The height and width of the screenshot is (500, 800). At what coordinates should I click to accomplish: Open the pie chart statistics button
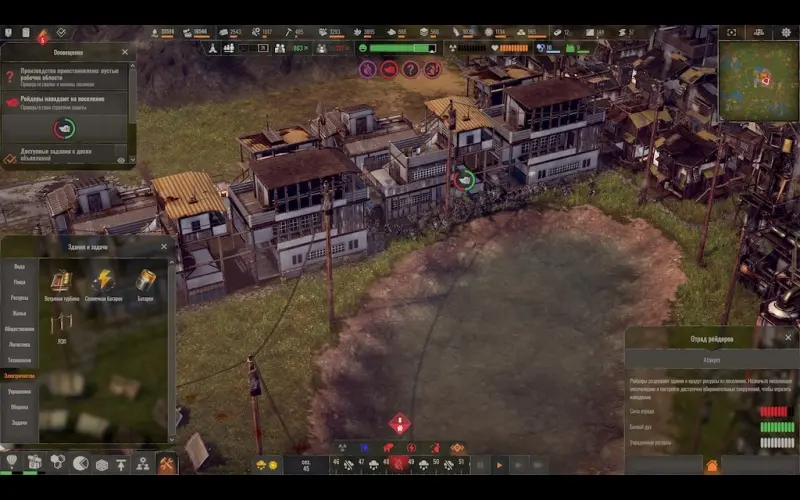(81, 464)
